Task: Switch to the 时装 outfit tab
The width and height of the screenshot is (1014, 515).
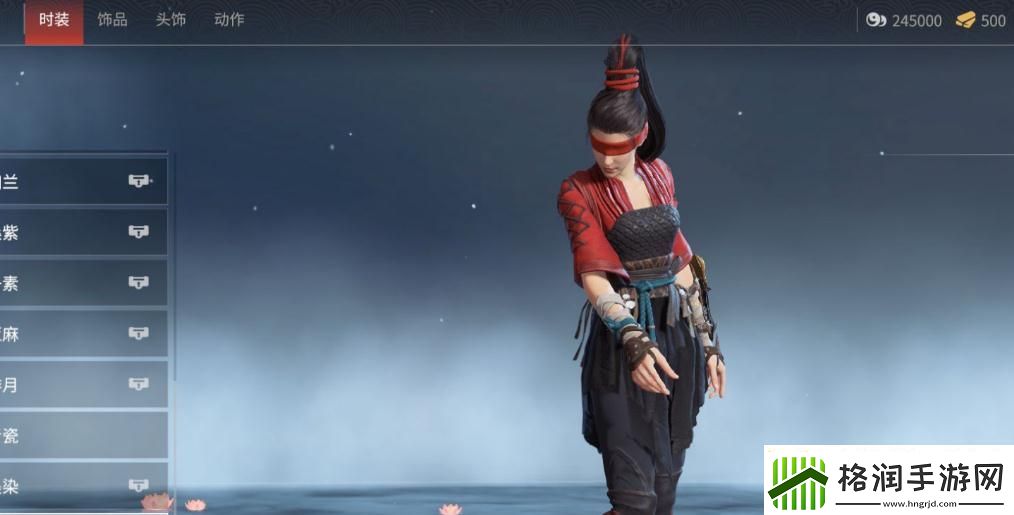Action: click(54, 20)
